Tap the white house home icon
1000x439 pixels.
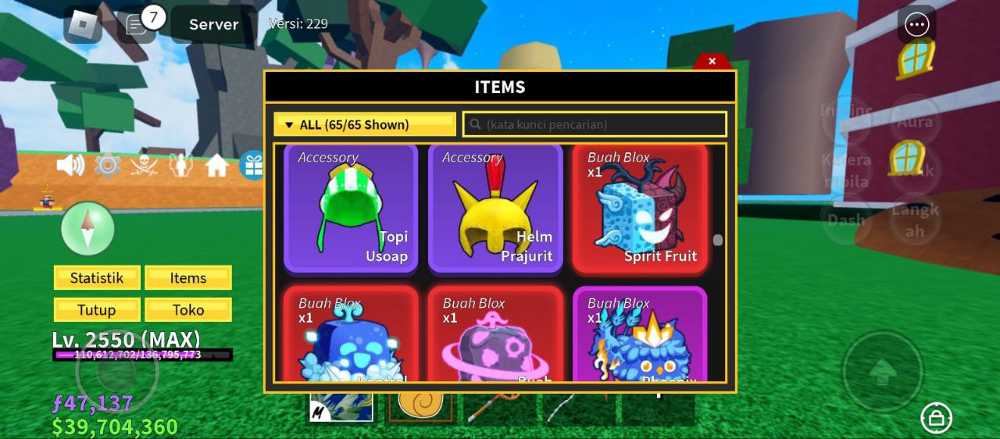click(217, 165)
